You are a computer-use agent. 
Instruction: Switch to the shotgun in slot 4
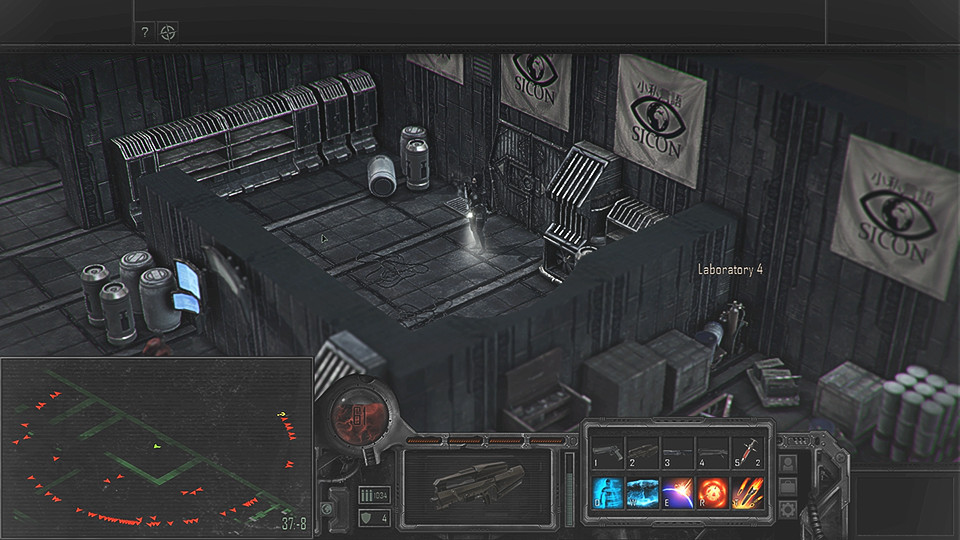click(711, 453)
